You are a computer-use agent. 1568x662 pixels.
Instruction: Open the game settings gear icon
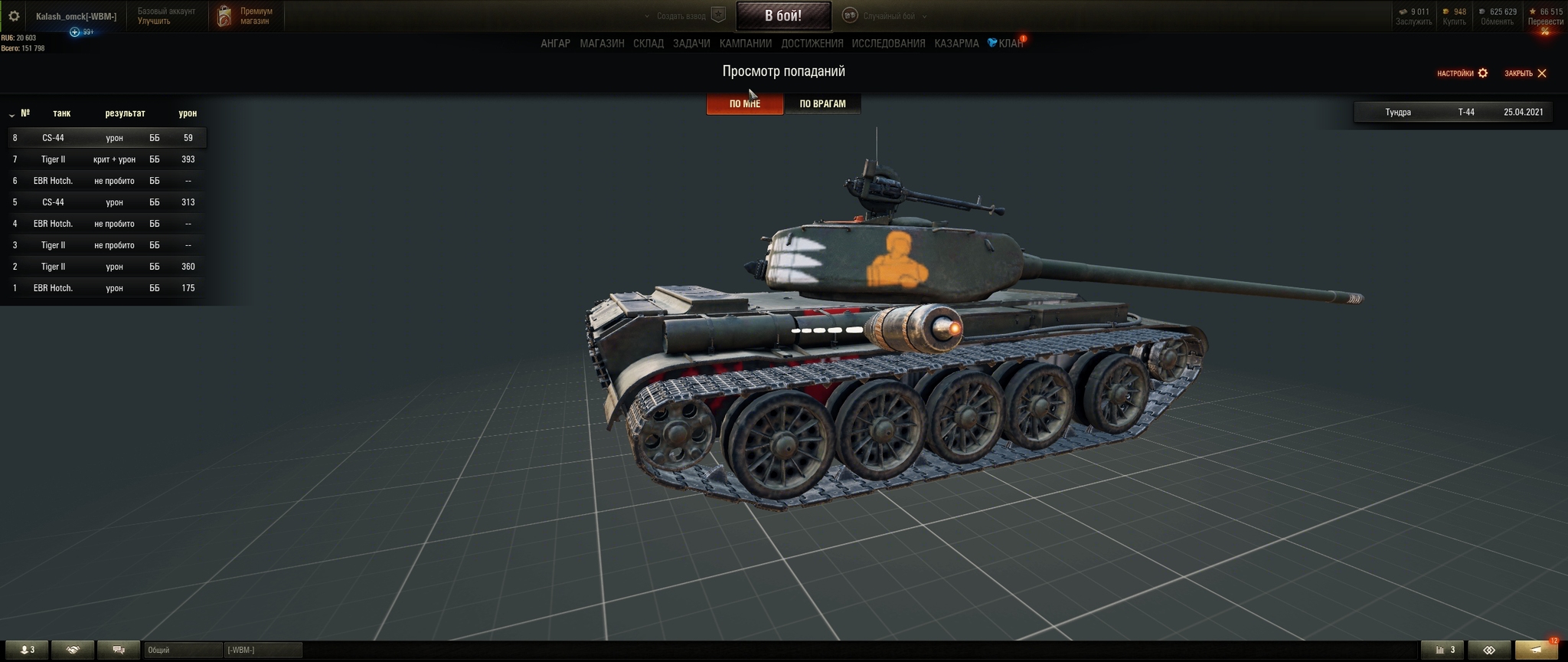tap(14, 16)
